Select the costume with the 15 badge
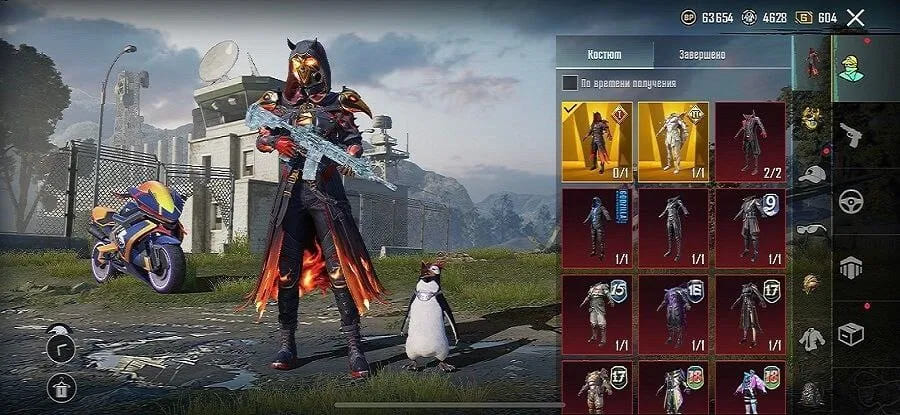900x415 pixels. coord(597,313)
